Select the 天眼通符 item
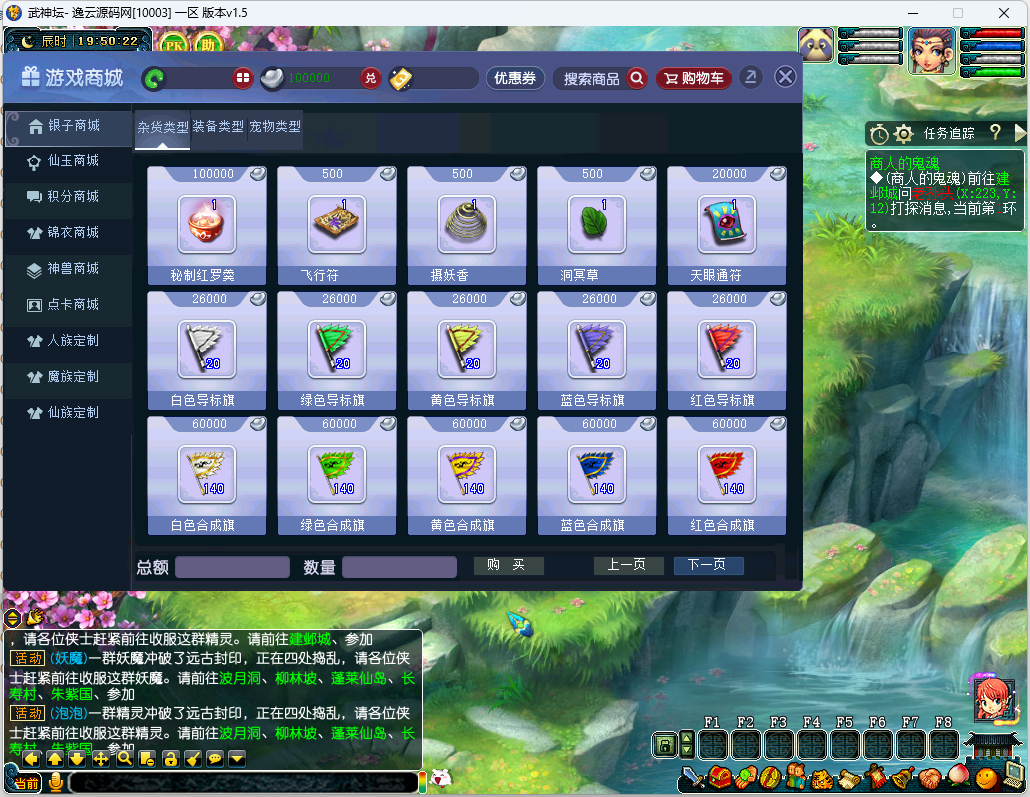Image resolution: width=1030 pixels, height=797 pixels. click(x=726, y=225)
